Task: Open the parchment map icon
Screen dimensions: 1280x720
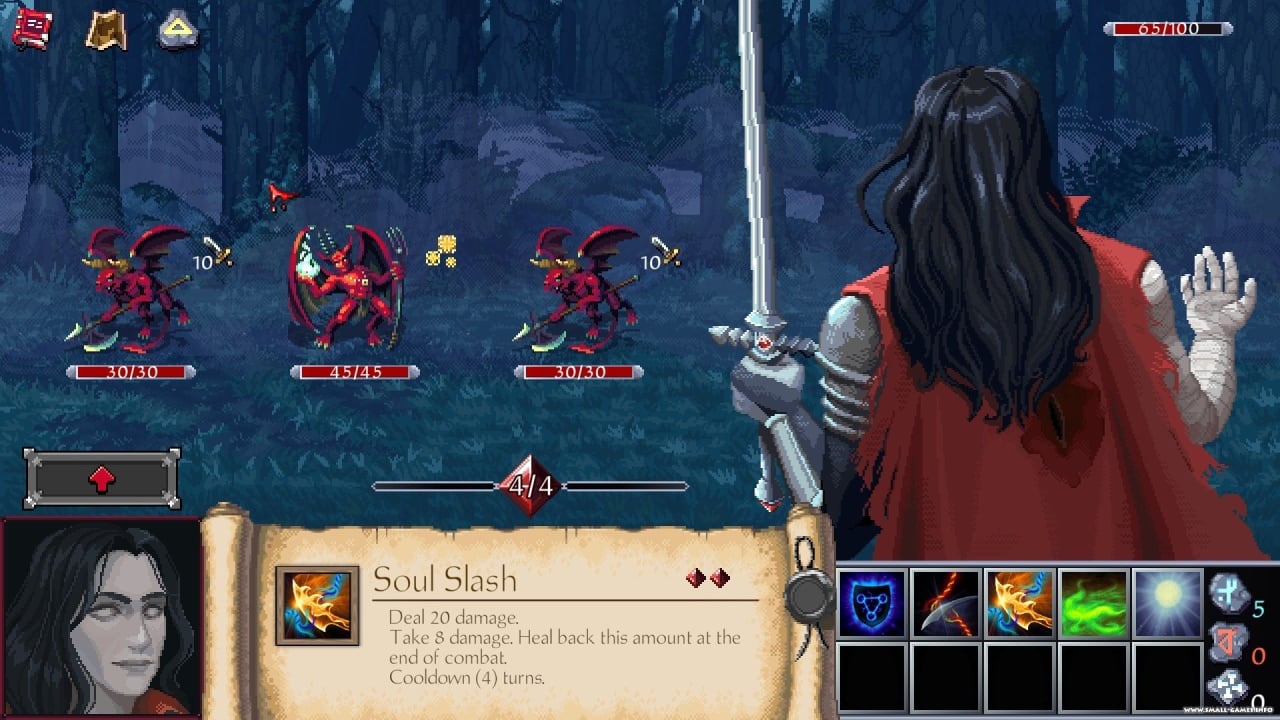Action: (x=105, y=30)
